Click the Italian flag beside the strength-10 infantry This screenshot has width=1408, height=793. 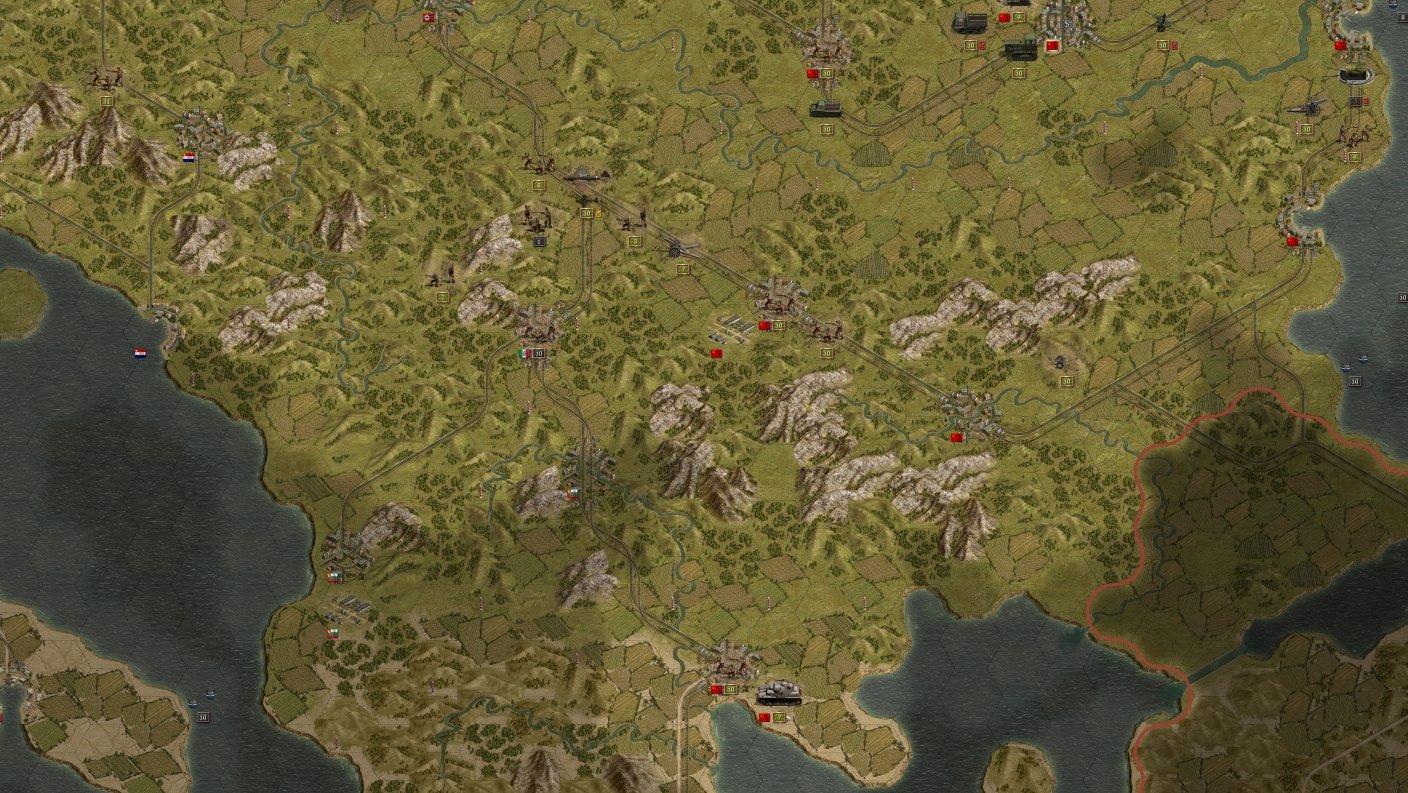click(x=523, y=352)
